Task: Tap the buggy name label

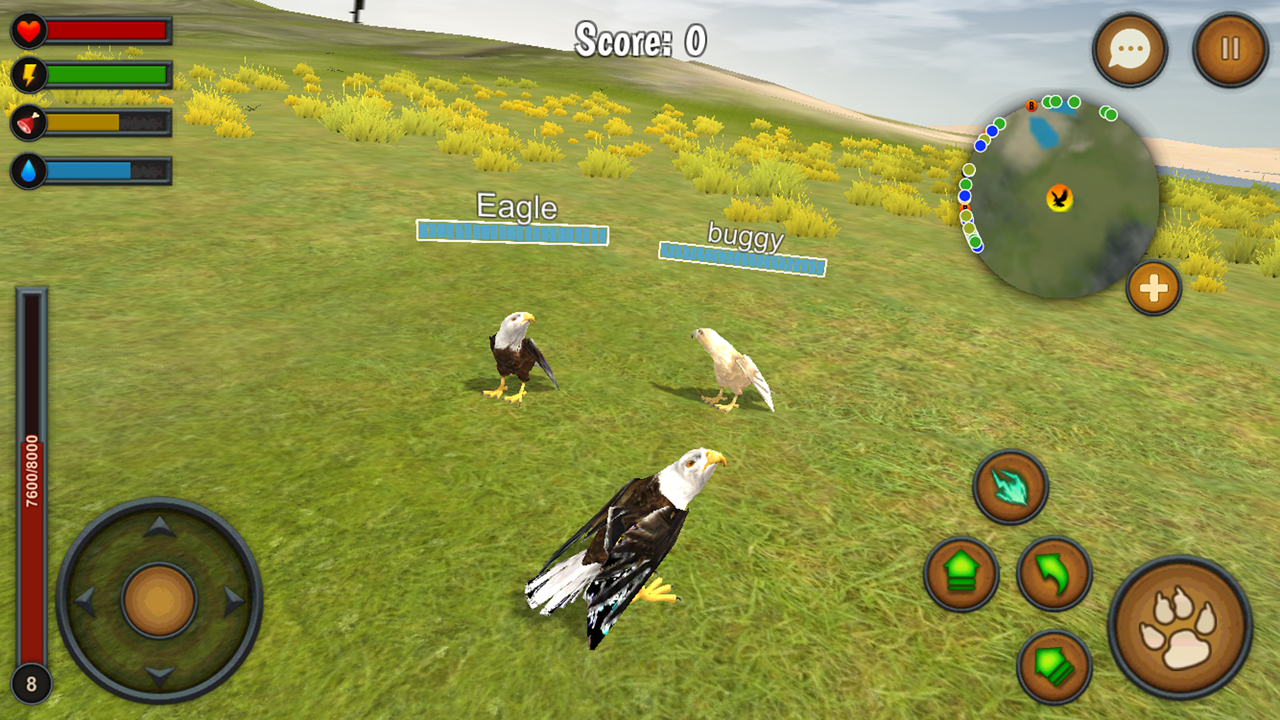Action: tap(742, 237)
